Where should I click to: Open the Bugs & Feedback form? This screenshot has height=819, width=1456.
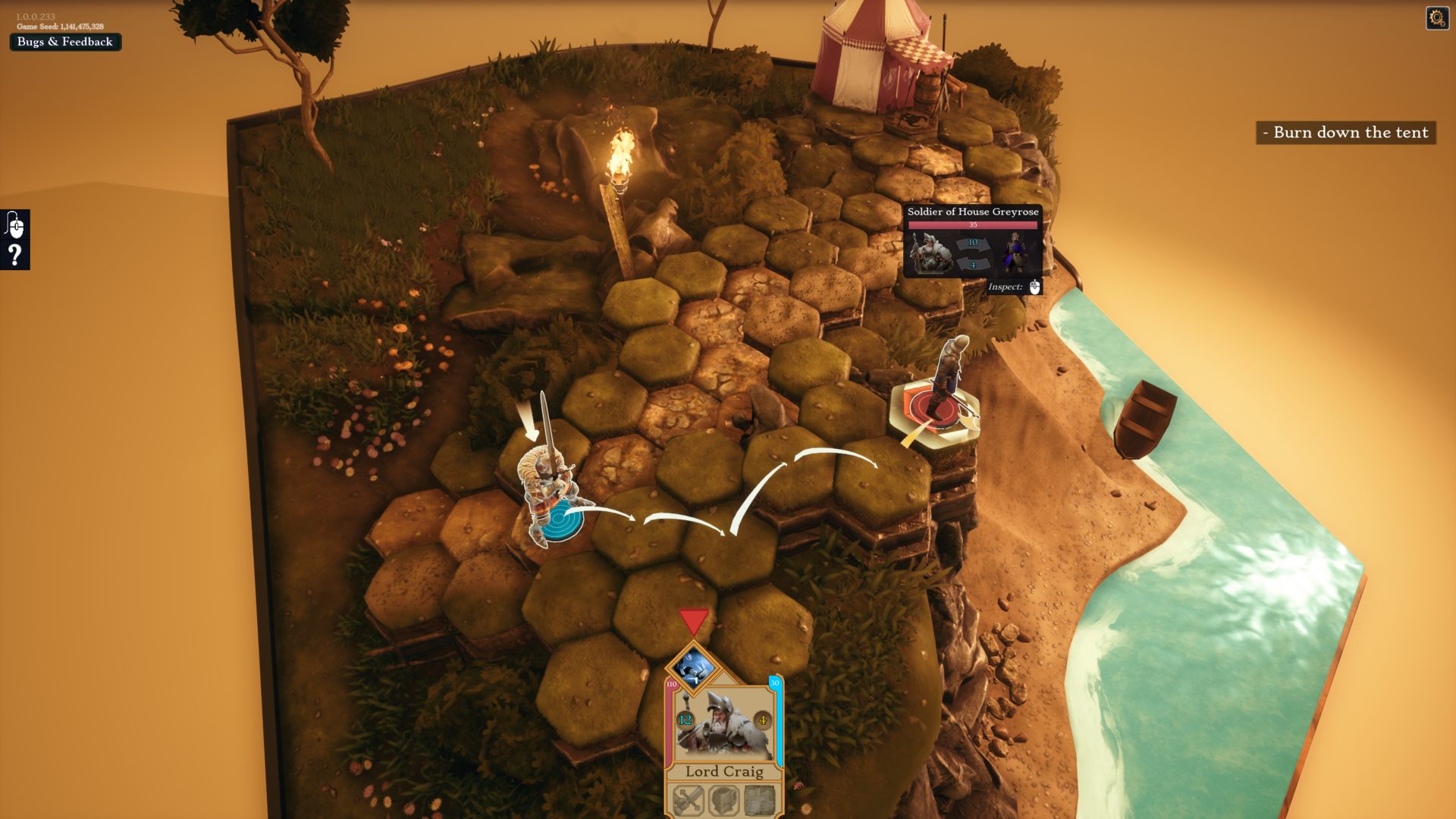(x=64, y=42)
